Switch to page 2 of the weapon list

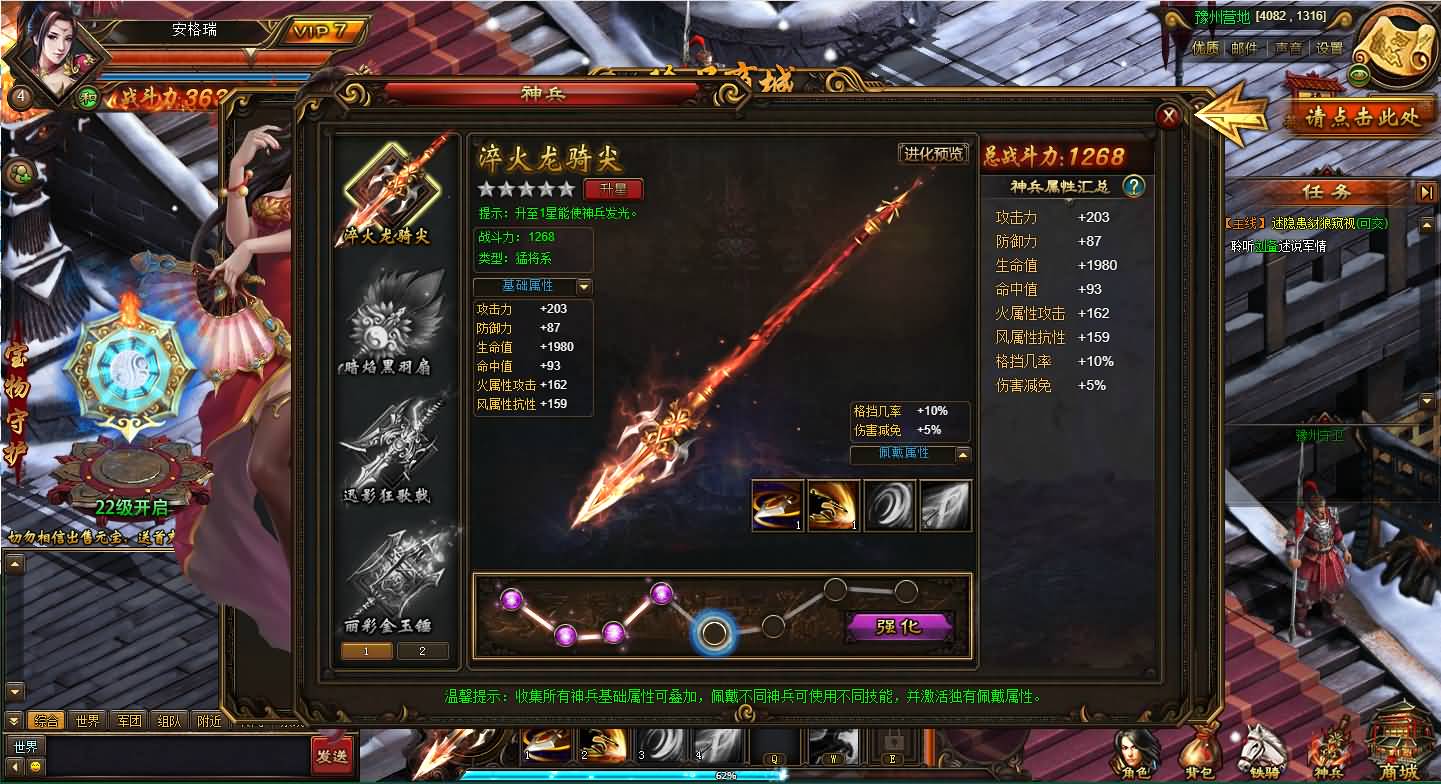point(423,650)
